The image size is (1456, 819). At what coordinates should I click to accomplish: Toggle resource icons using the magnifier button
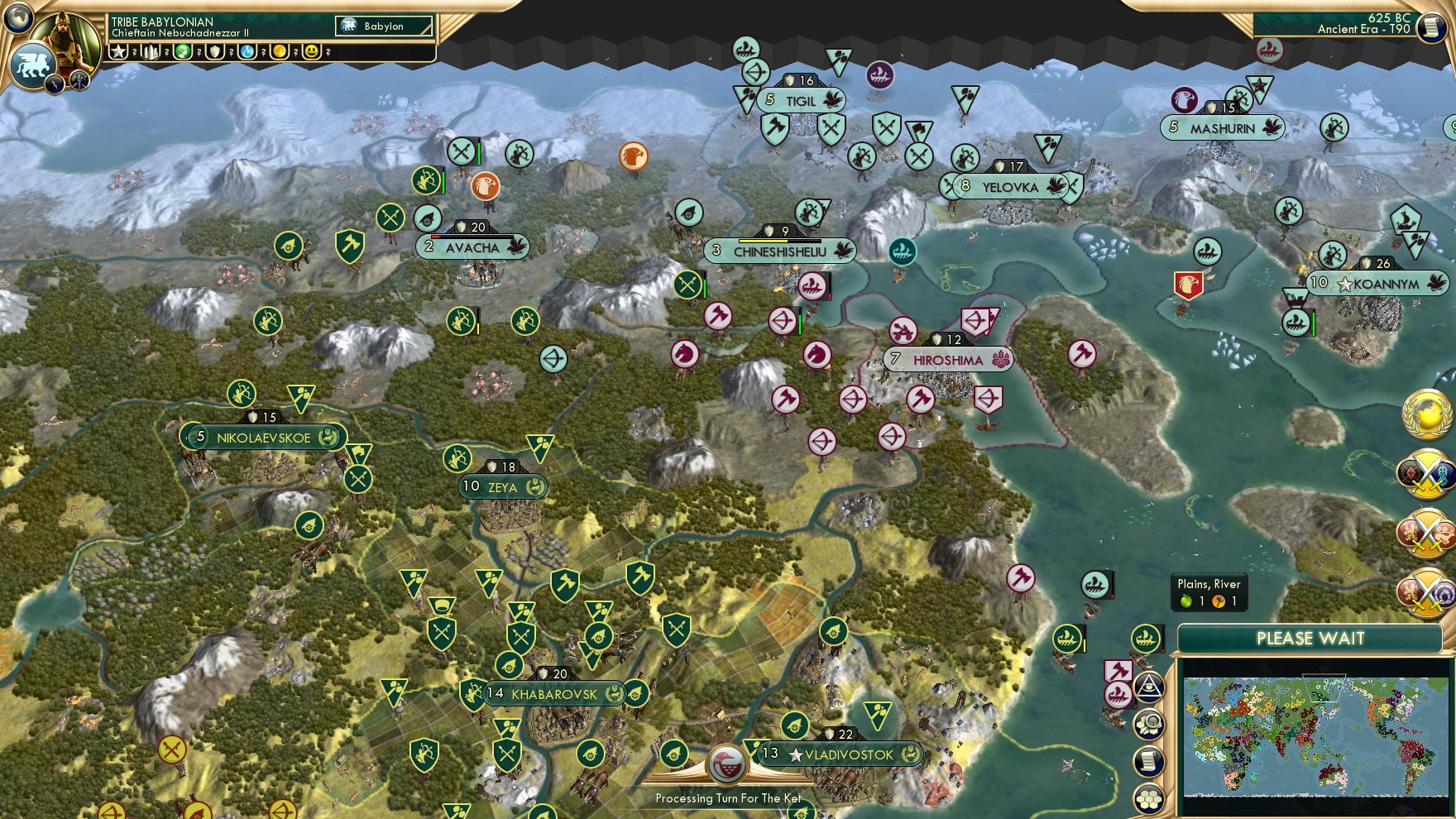click(x=1147, y=724)
